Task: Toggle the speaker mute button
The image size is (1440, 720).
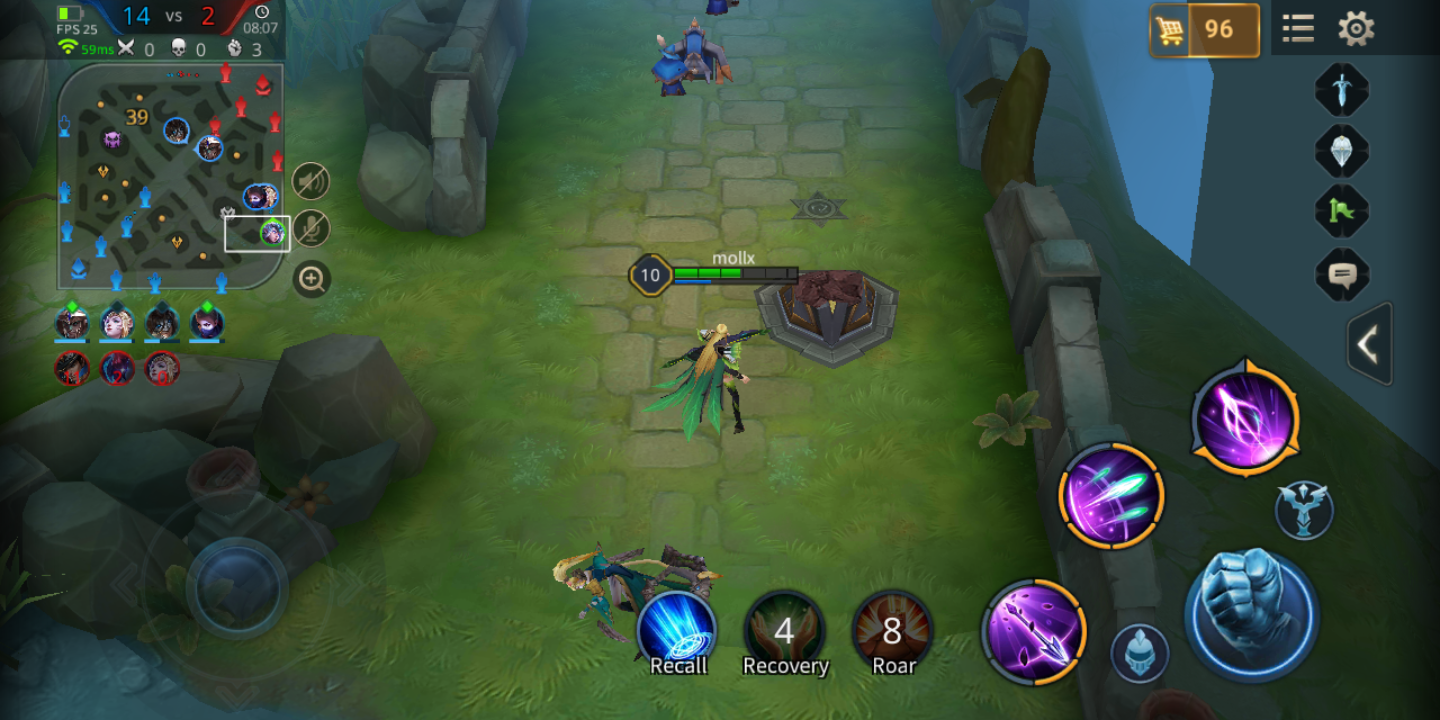Action: (312, 181)
